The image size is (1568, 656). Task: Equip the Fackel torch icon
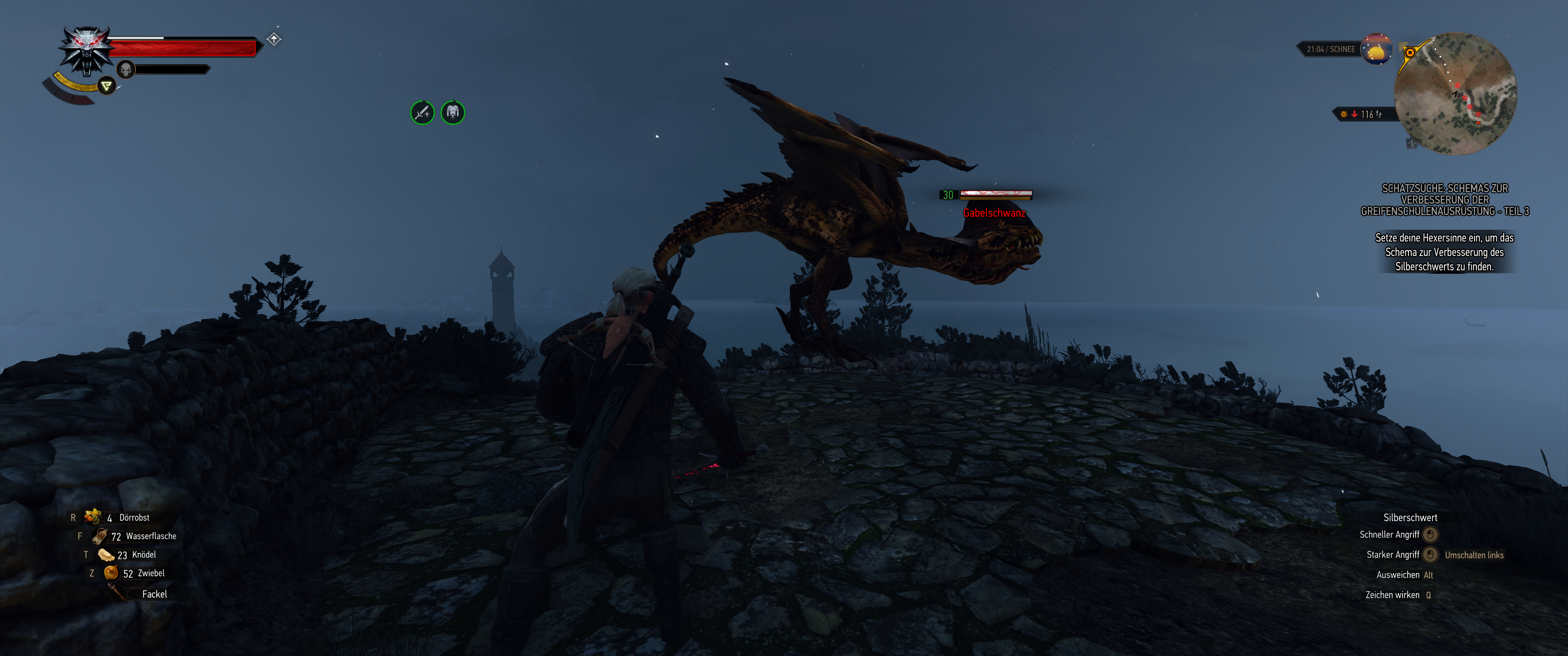click(x=116, y=593)
